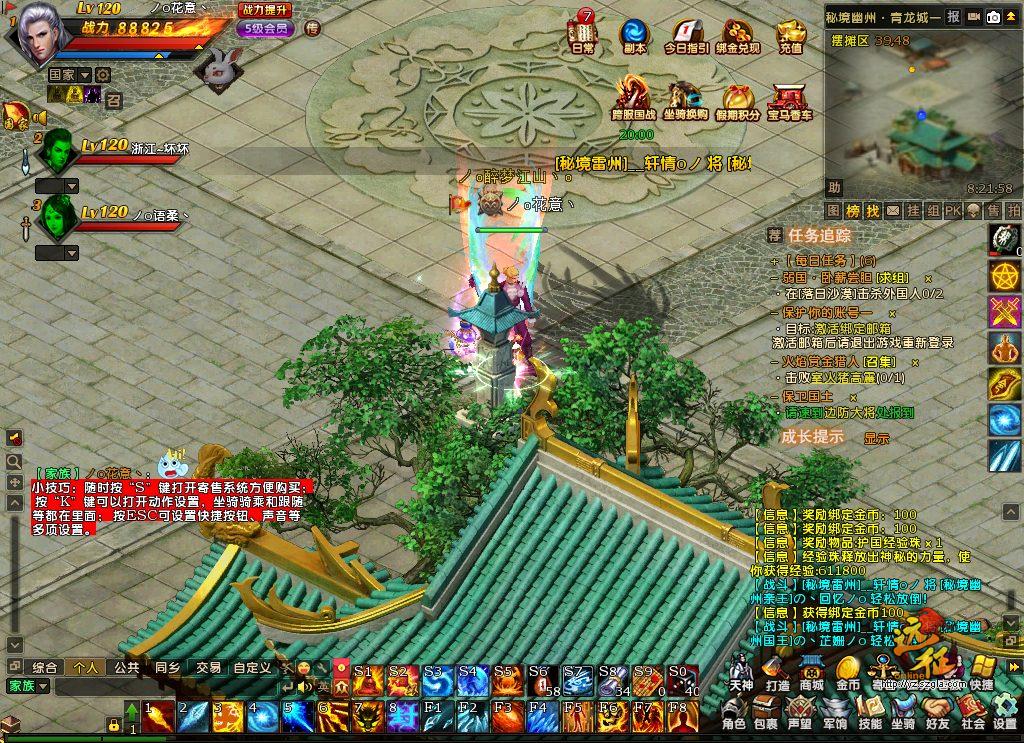Screen dimensions: 1024x743
Task: Open 今日指引 daily guide
Action: 686,33
